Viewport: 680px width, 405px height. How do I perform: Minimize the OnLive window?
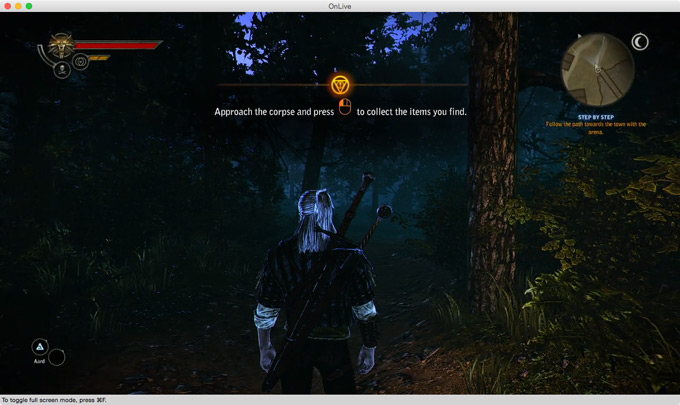point(18,6)
